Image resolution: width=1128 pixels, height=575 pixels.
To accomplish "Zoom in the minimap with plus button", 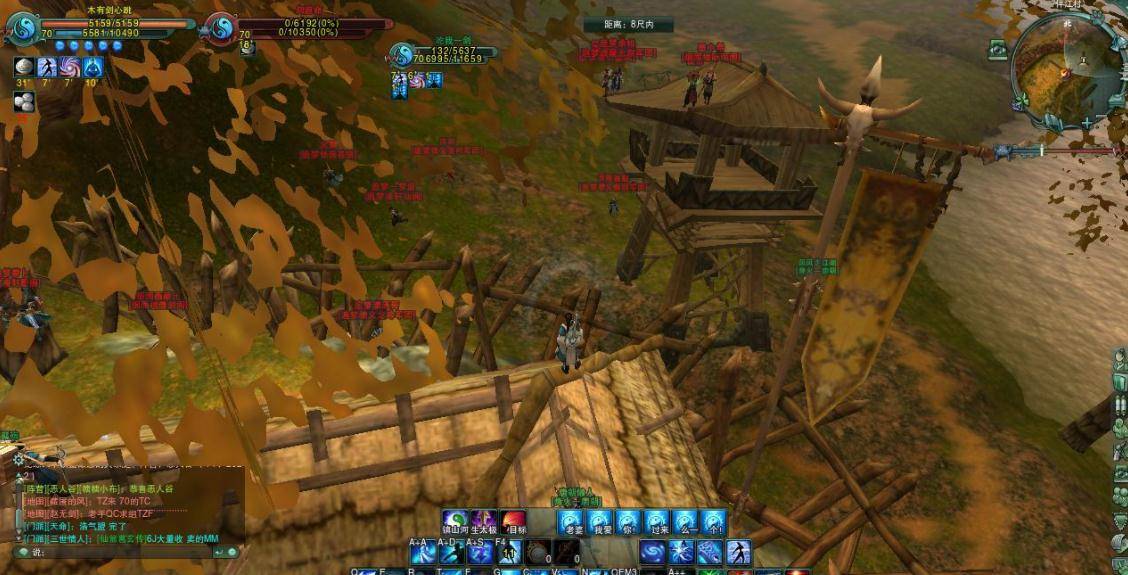I will (1087, 122).
